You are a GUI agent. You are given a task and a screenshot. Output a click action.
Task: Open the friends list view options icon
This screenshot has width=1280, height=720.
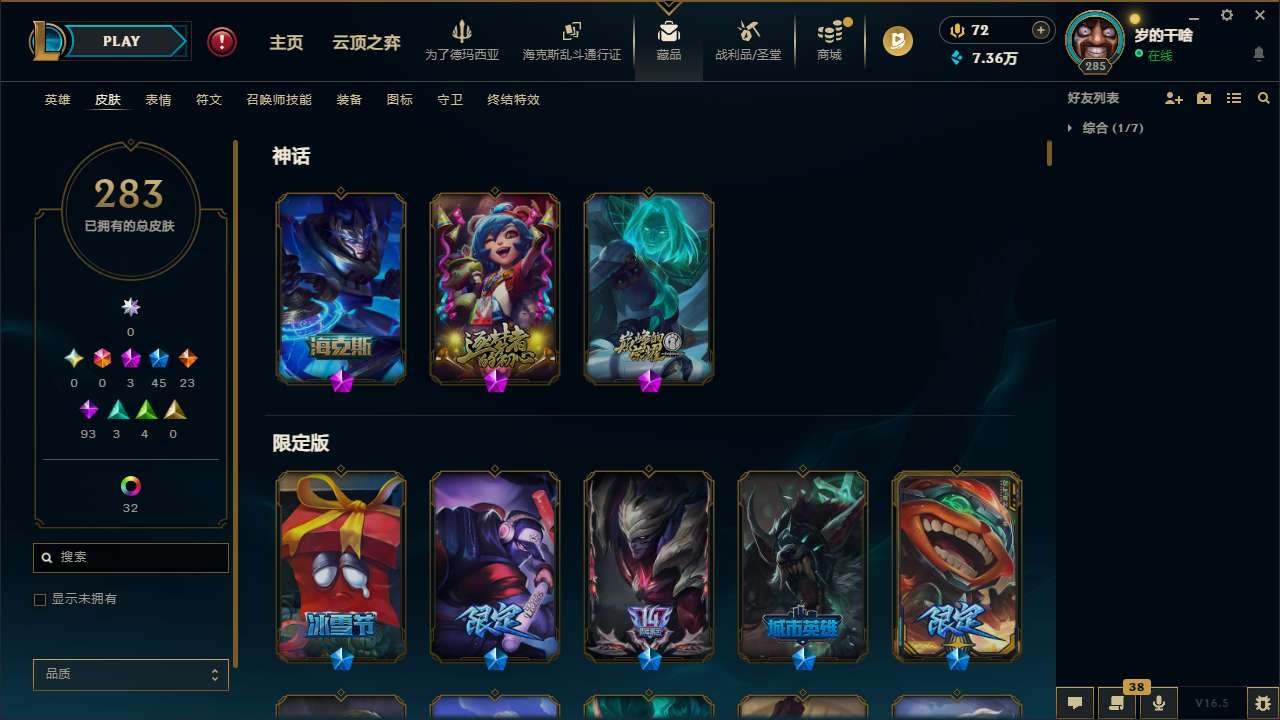click(x=1233, y=97)
